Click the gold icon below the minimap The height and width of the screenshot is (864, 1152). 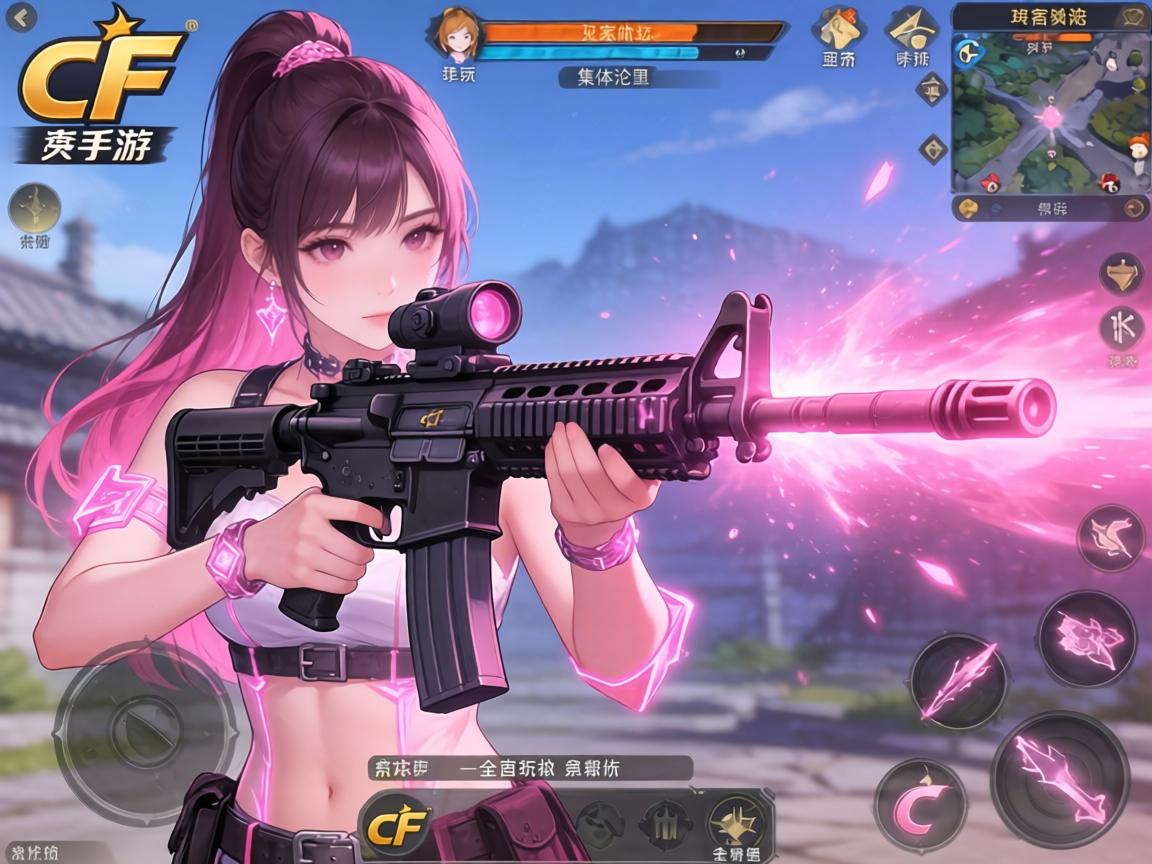point(967,209)
